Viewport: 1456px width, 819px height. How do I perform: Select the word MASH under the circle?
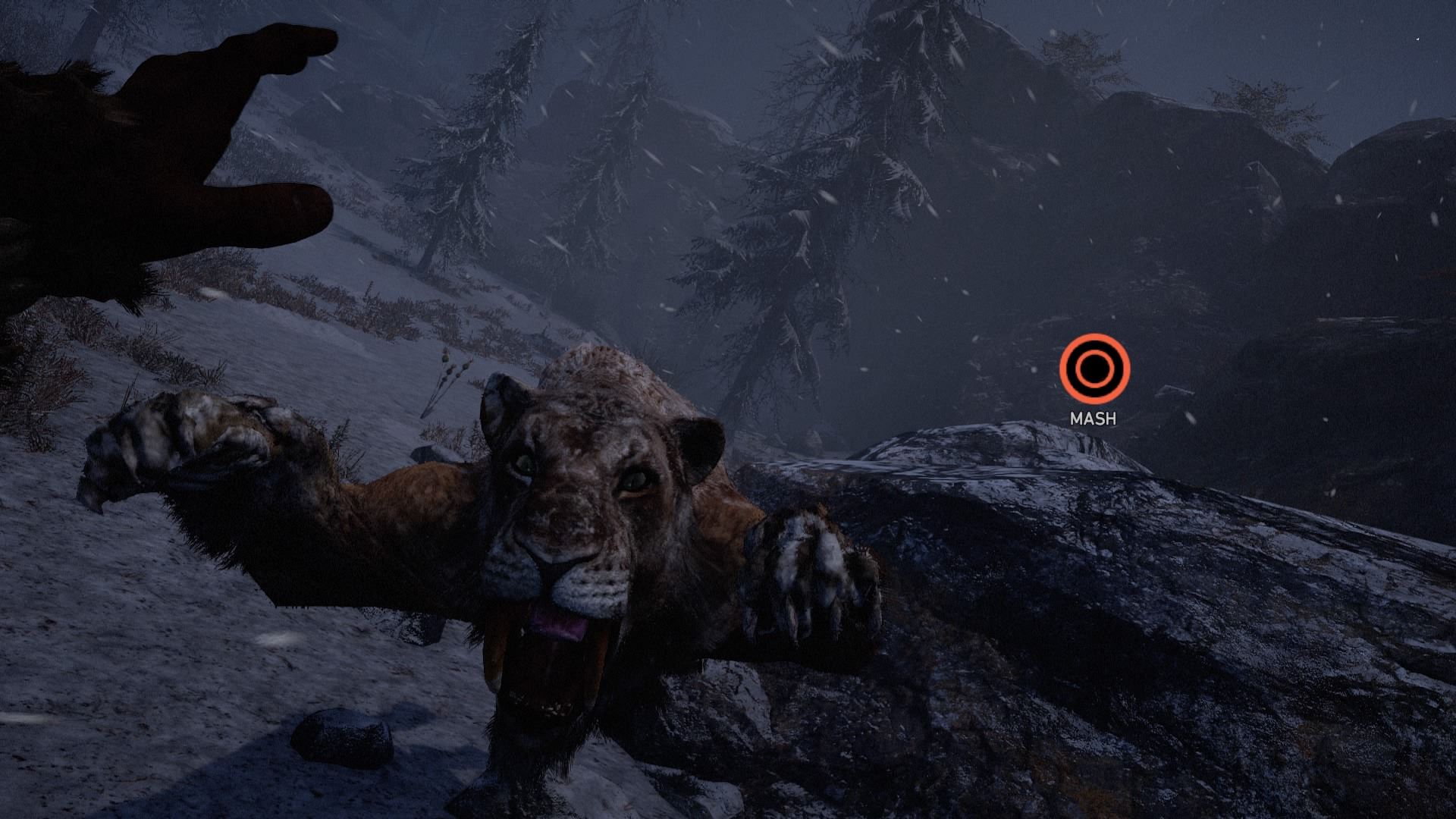1092,416
